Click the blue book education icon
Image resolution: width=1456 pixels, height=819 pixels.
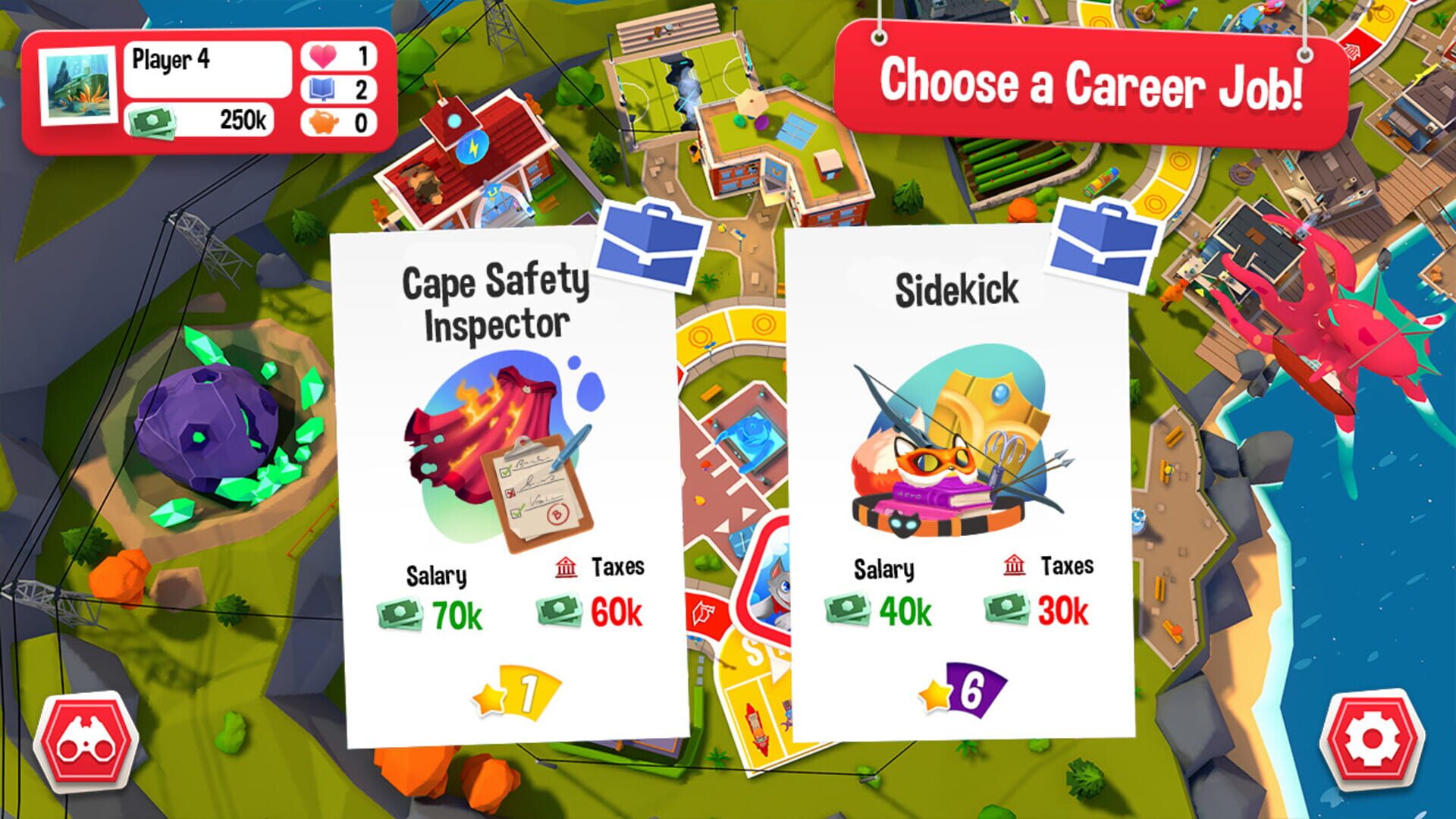pos(322,87)
